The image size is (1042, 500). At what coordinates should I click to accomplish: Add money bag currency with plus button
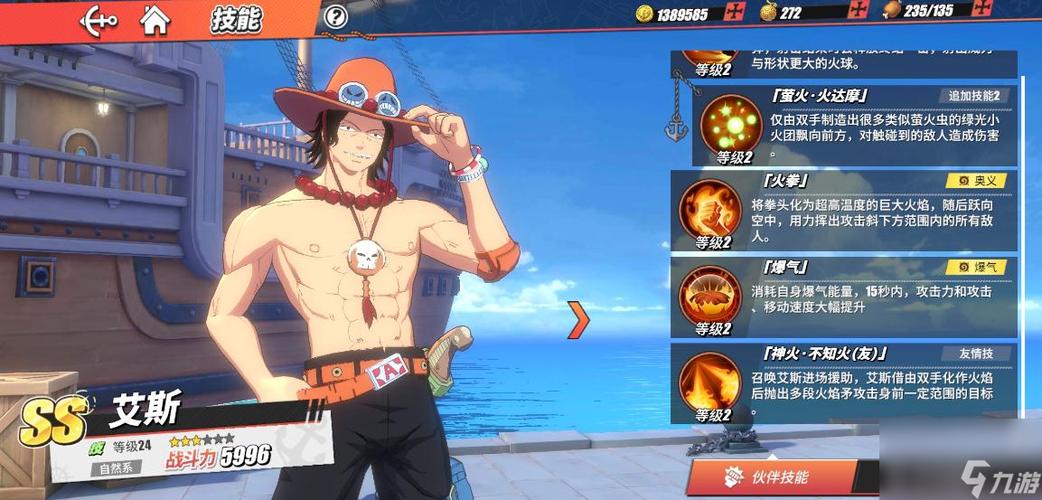coord(857,13)
